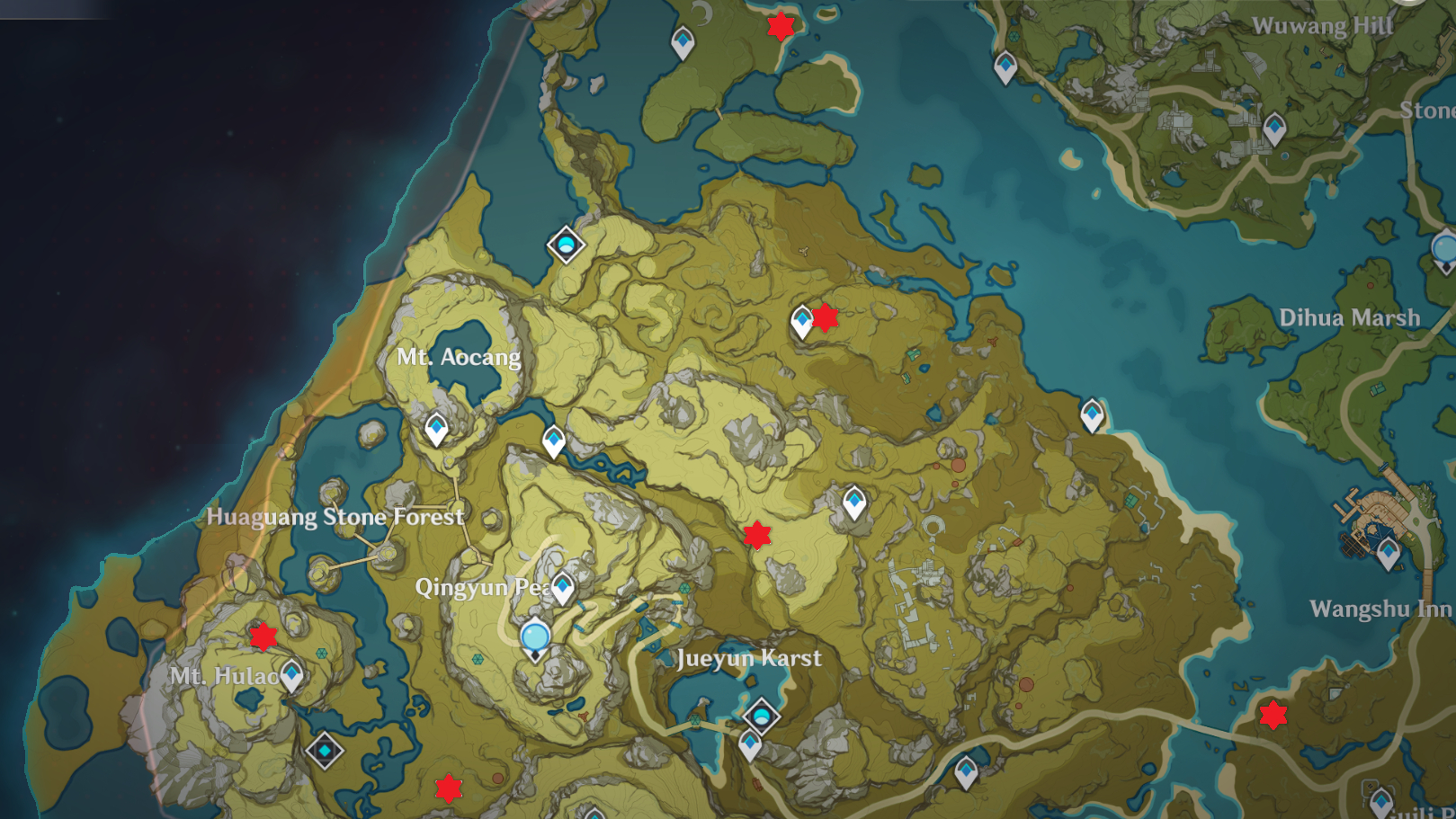Click the teleport waypoint on Mt. Aocang
Viewport: 1456px width, 819px height.
(437, 430)
